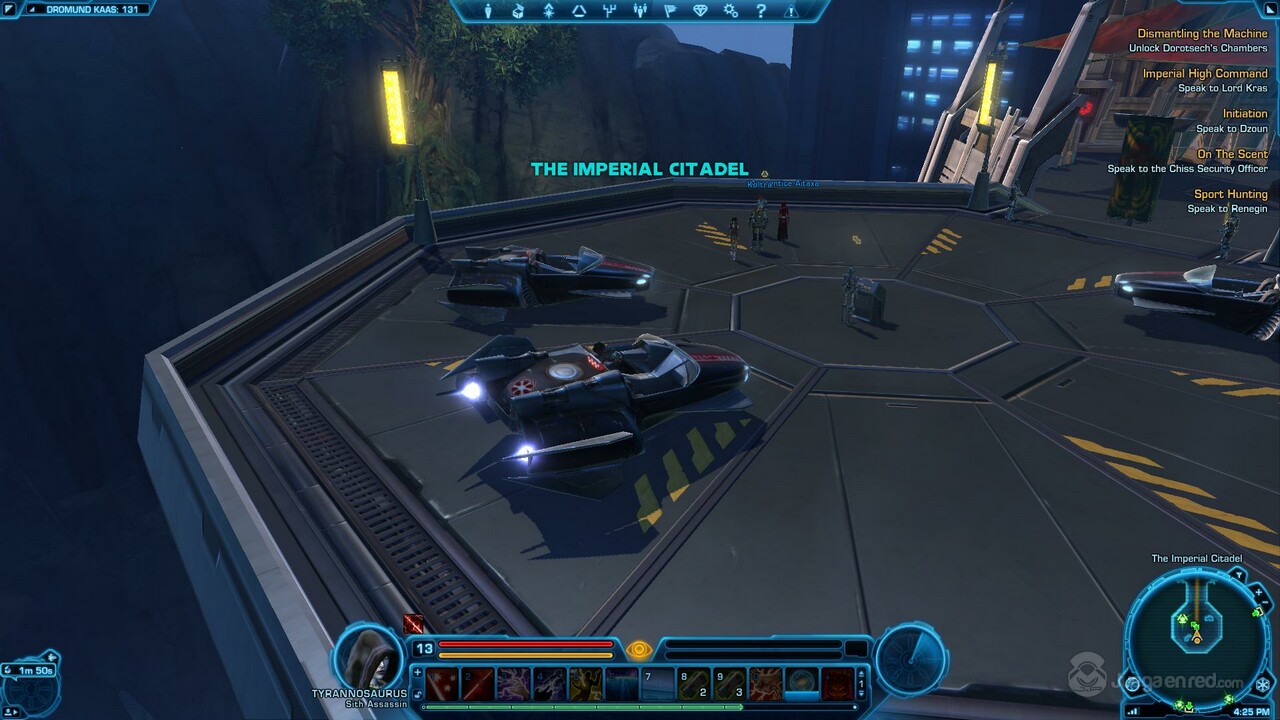This screenshot has width=1280, height=720.
Task: Use the lightning ability in hotbar
Action: click(514, 684)
